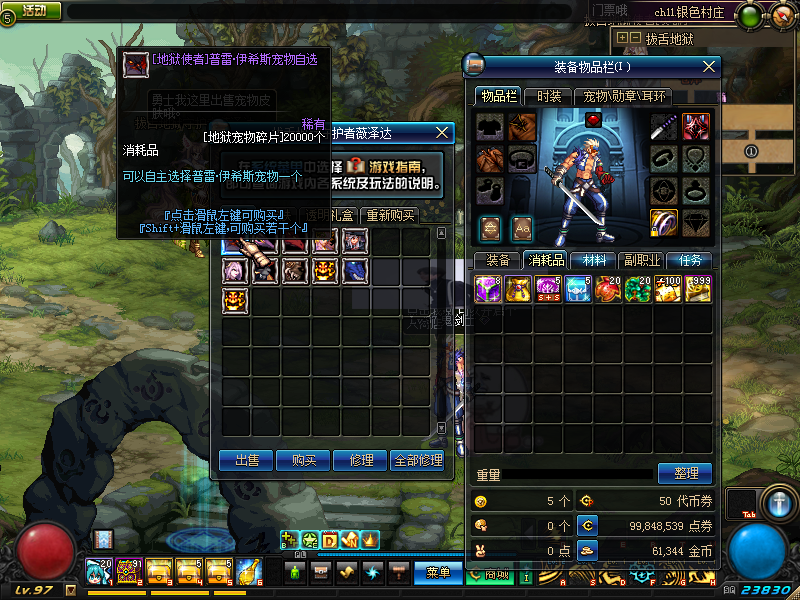
Task: Select the 装备 (Equipment) category tab
Action: [x=498, y=260]
